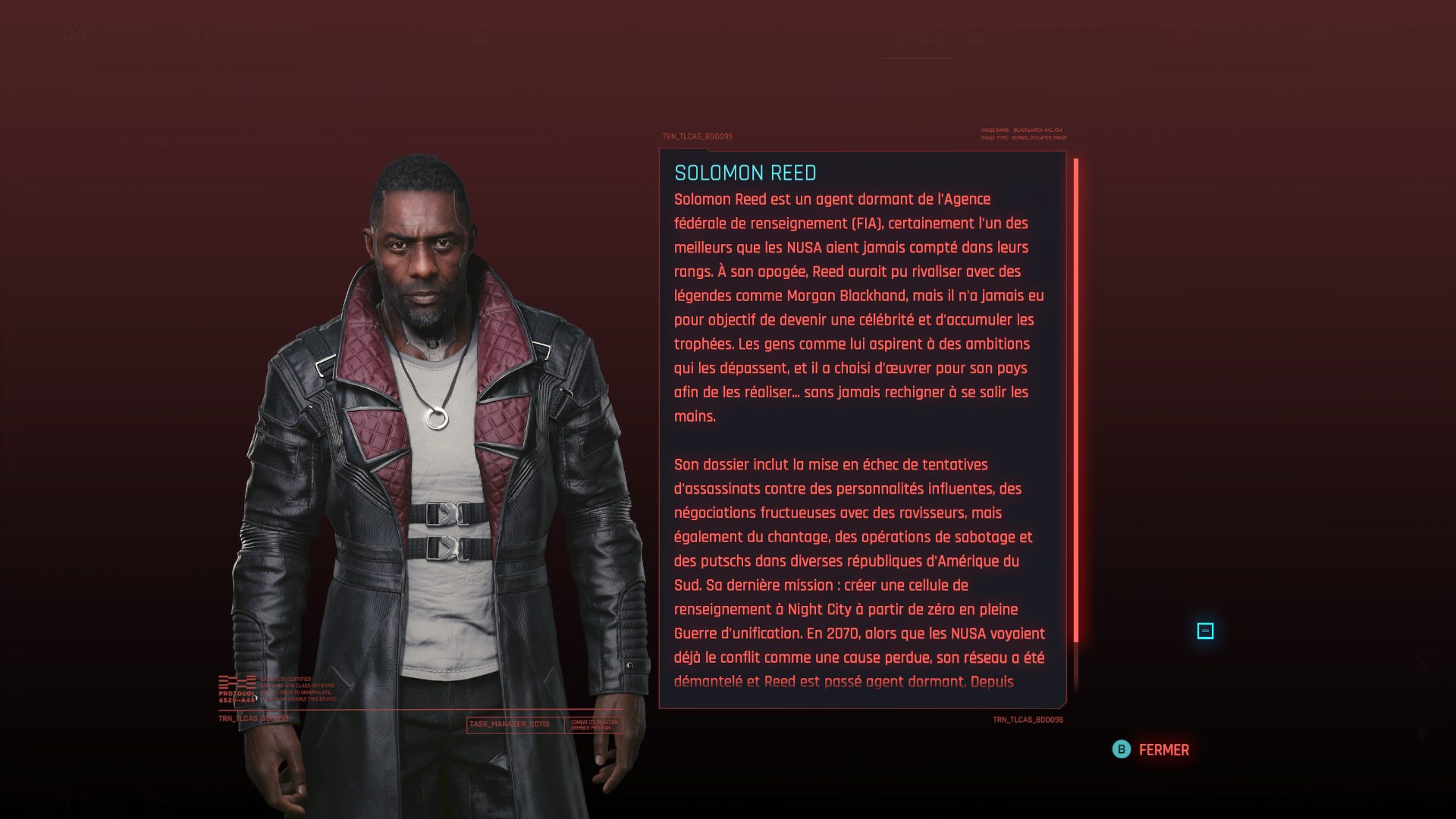Close the Solomon Reed entry with FERMER
Screen dimensions: 1456x819
(x=1151, y=750)
